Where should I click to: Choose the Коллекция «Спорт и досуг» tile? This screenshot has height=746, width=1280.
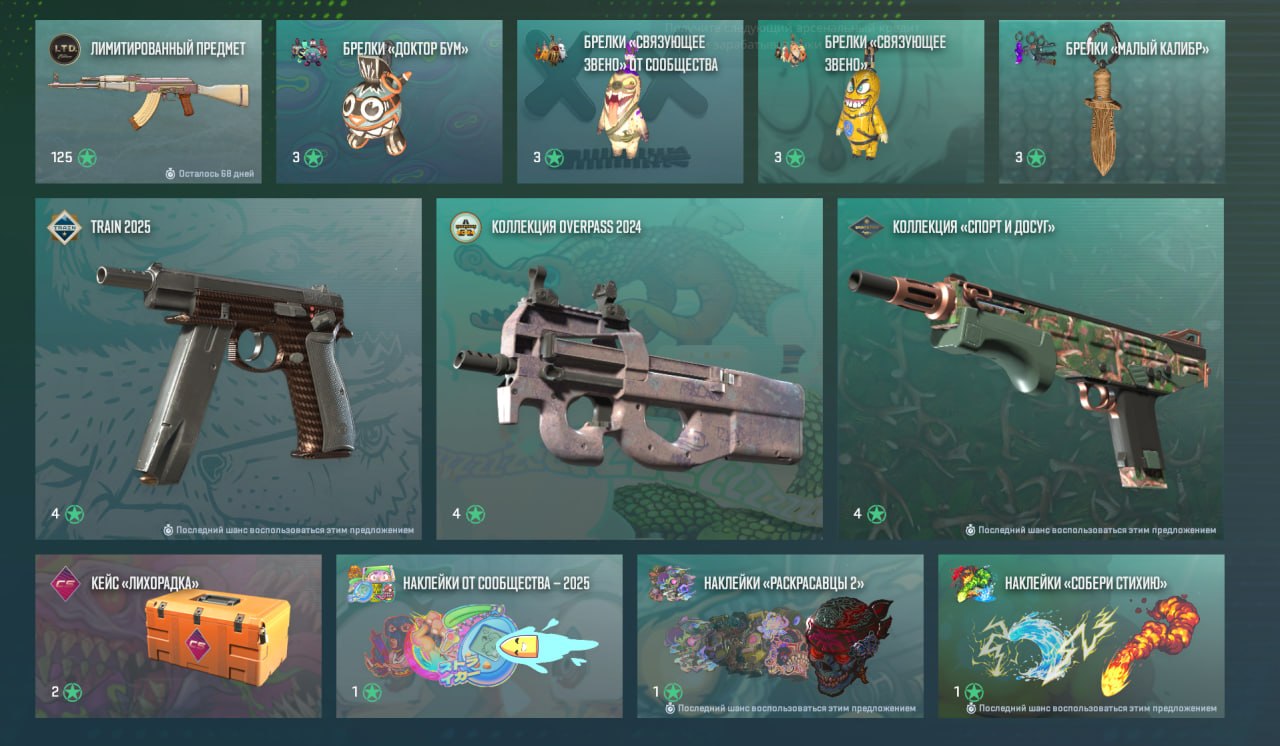click(1030, 369)
